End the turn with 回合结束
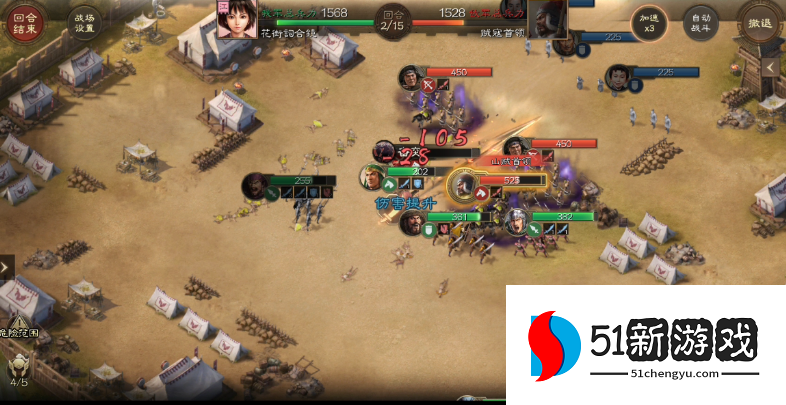This screenshot has width=786, height=405. [x=25, y=22]
